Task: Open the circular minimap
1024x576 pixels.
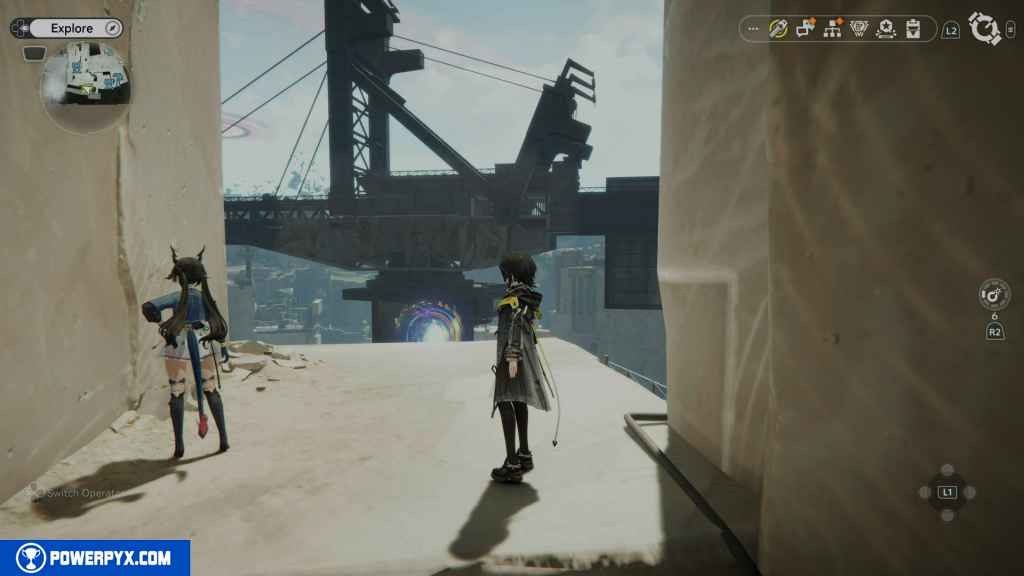Action: click(85, 87)
